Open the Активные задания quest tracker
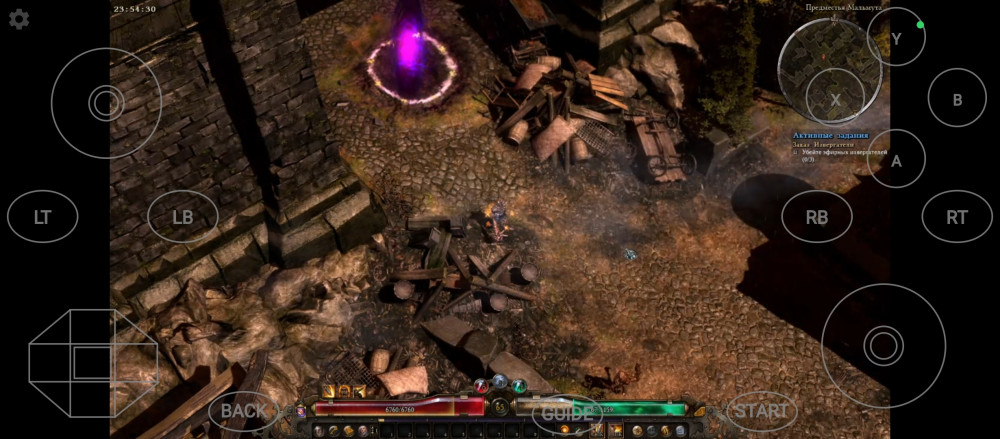 coord(830,135)
